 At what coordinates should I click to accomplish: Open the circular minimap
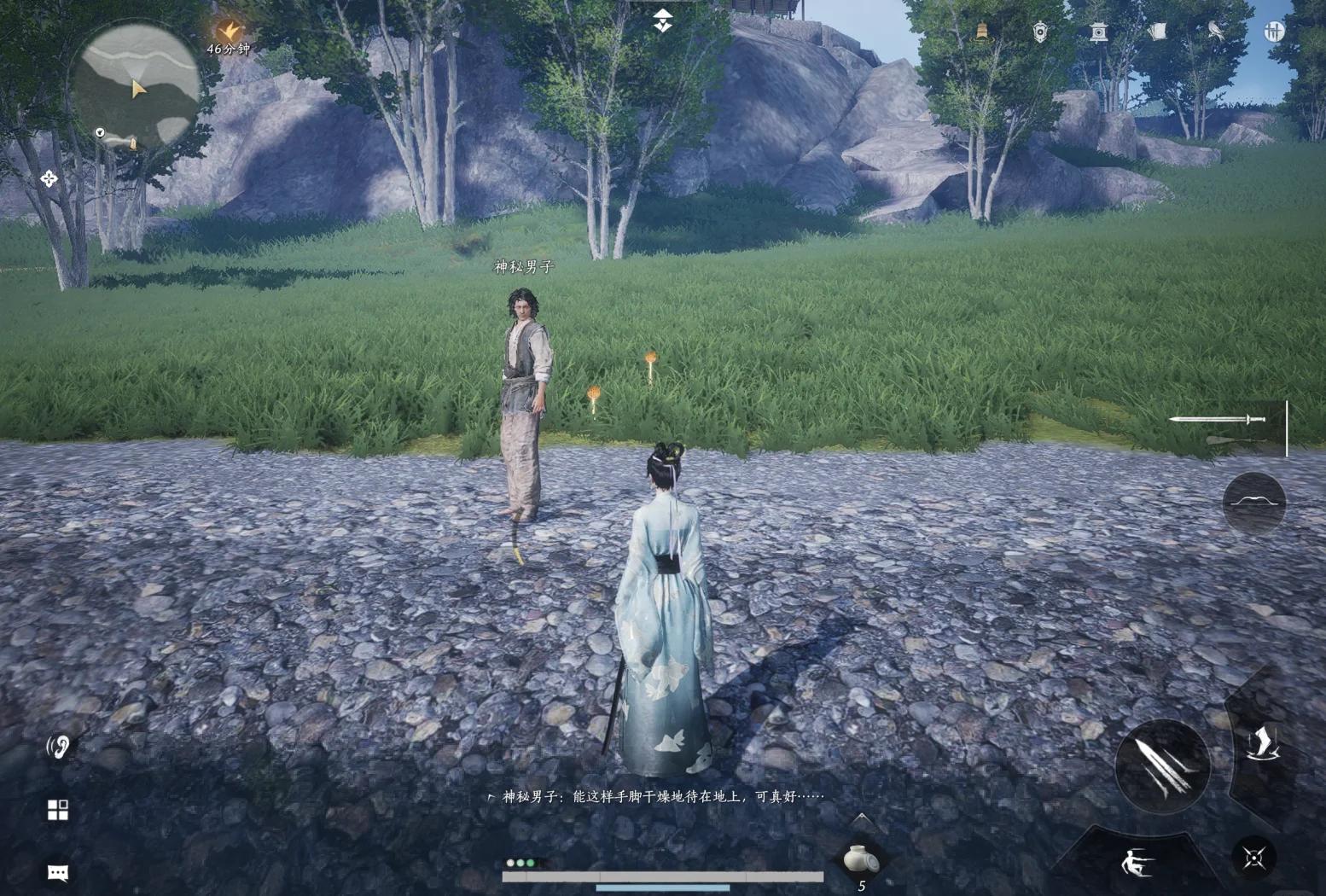[135, 85]
